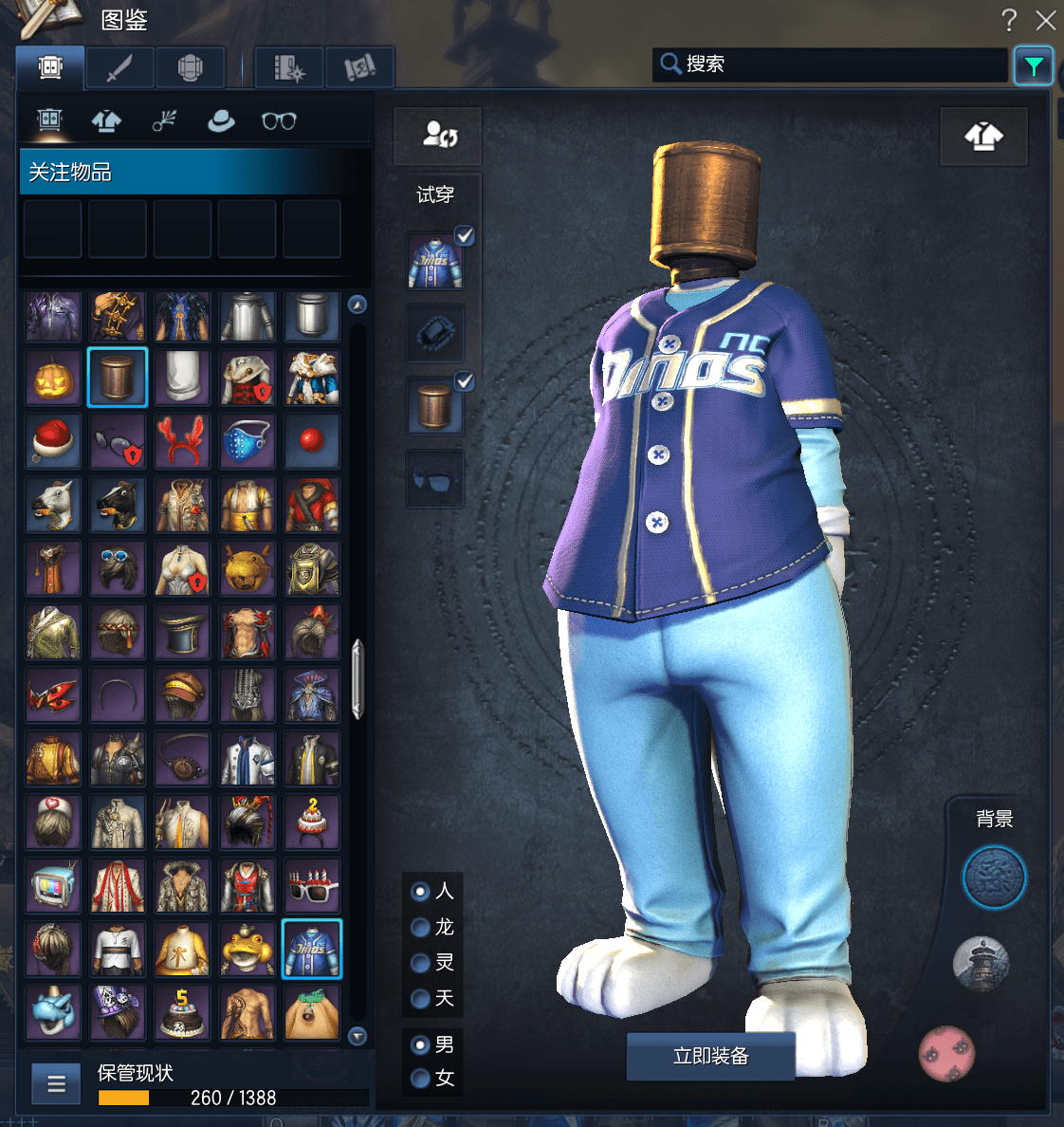Open the question mark help
1064x1127 pixels.
(1009, 20)
